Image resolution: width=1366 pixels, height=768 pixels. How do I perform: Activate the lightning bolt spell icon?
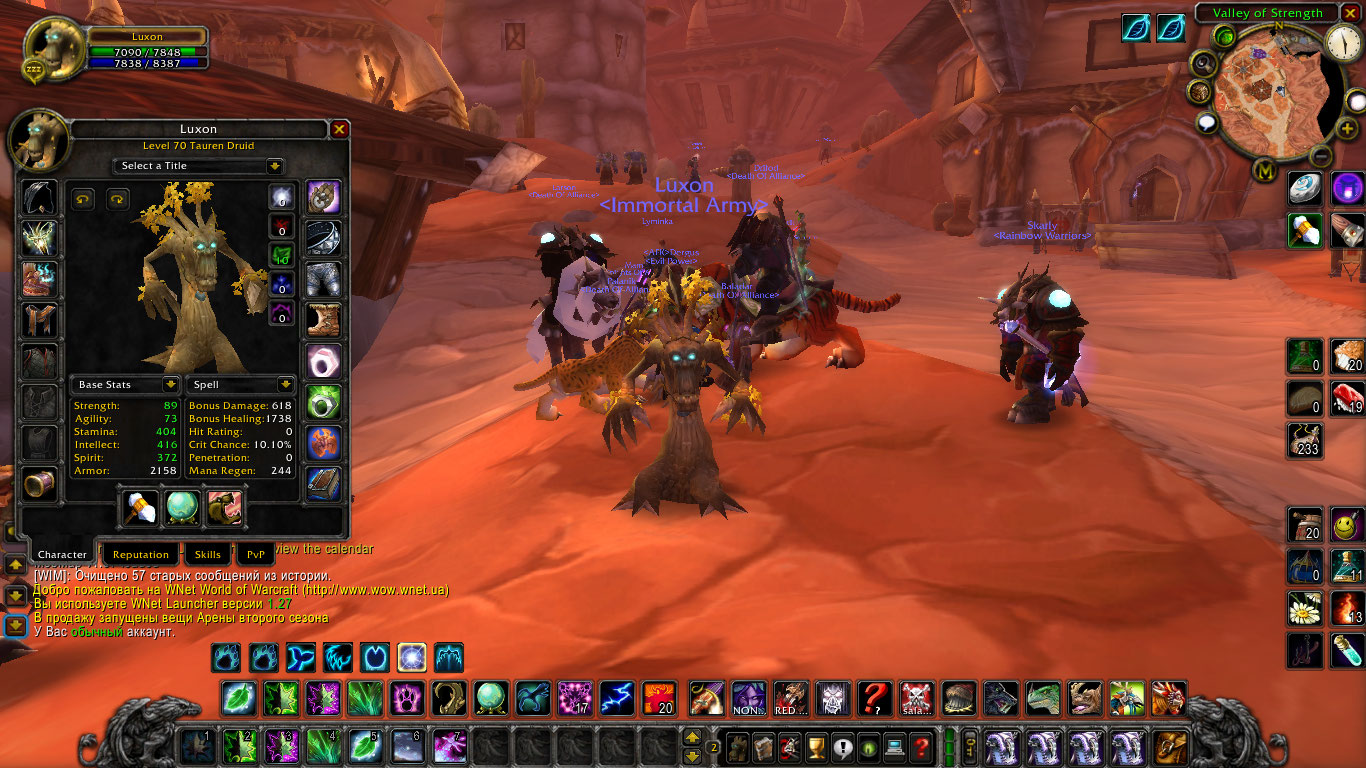click(617, 697)
